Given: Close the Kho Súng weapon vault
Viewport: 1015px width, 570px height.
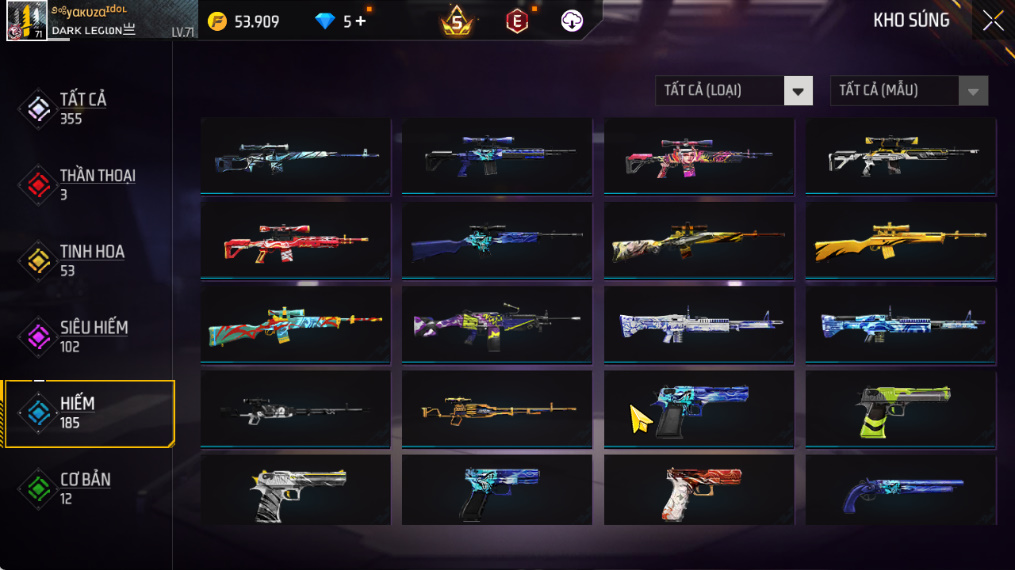Looking at the screenshot, I should pyautogui.click(x=992, y=20).
